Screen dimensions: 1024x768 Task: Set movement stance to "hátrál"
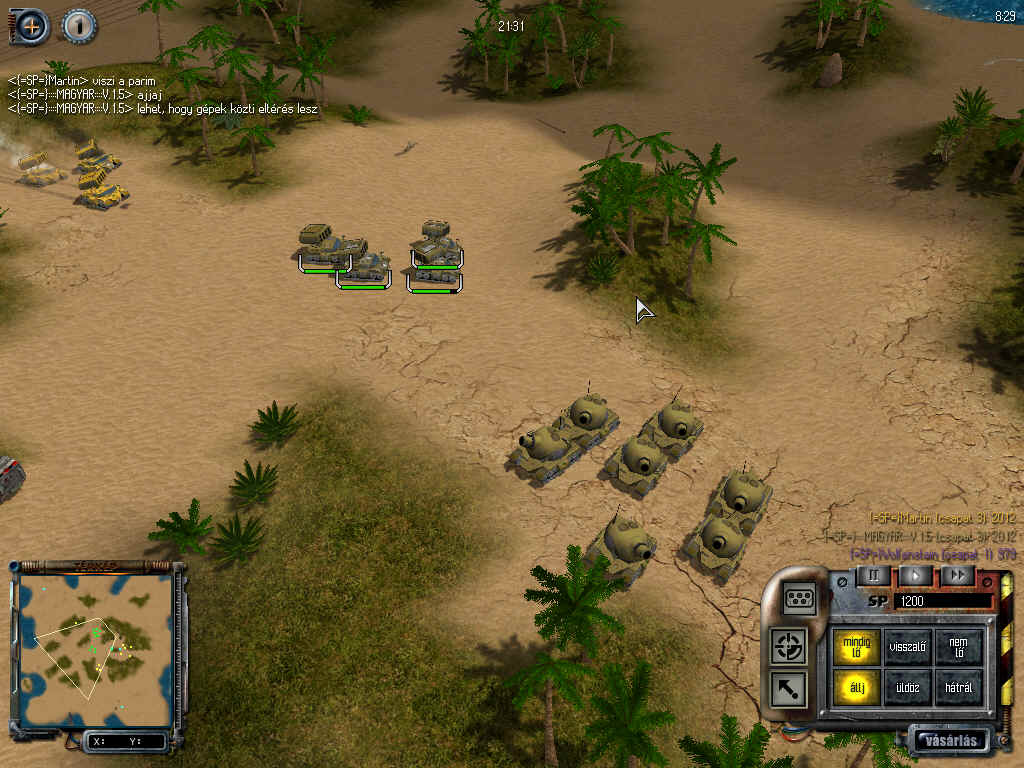coord(959,688)
